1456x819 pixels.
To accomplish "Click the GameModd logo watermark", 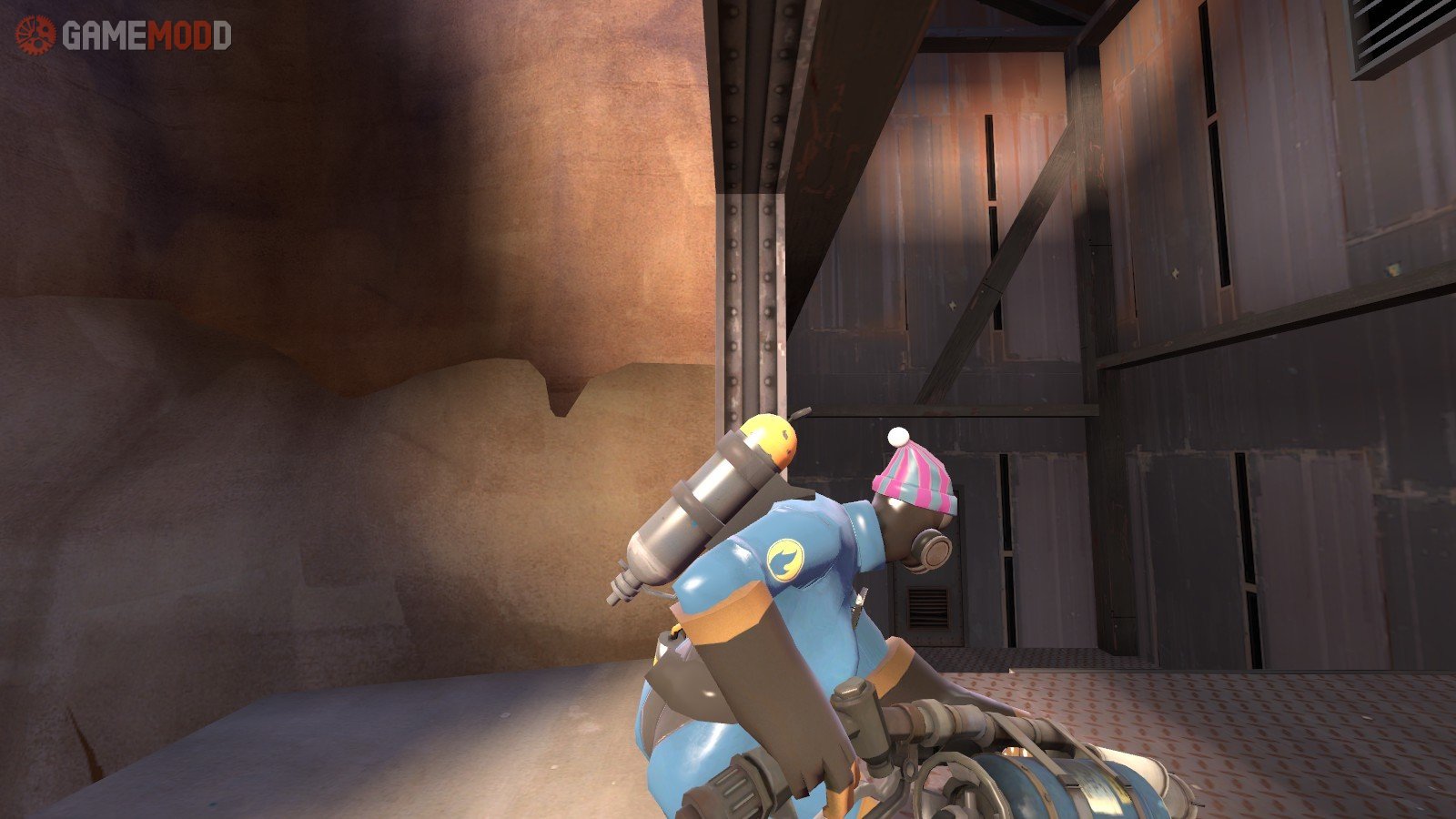I will [x=123, y=35].
